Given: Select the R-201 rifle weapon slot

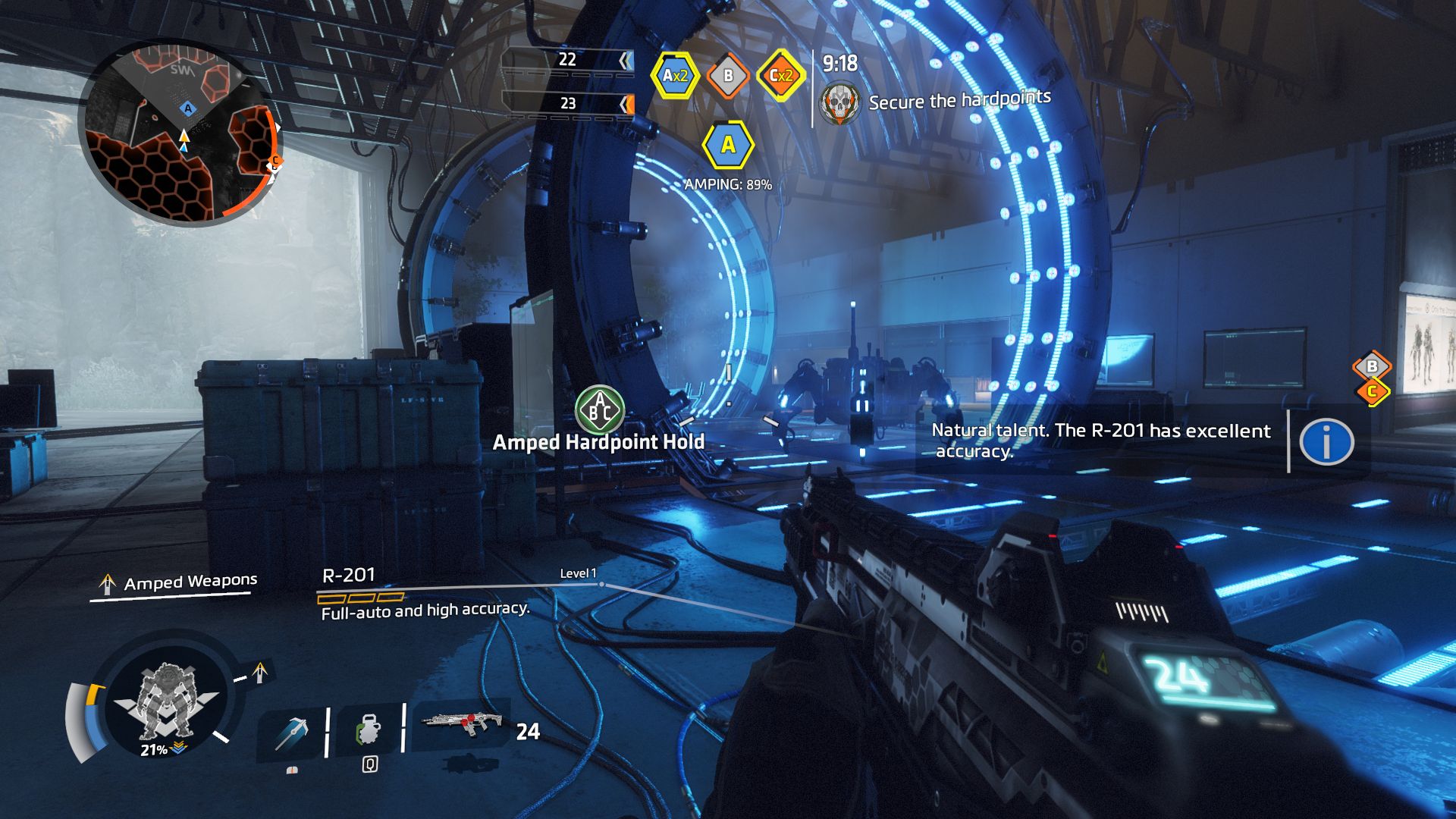Looking at the screenshot, I should click(463, 724).
